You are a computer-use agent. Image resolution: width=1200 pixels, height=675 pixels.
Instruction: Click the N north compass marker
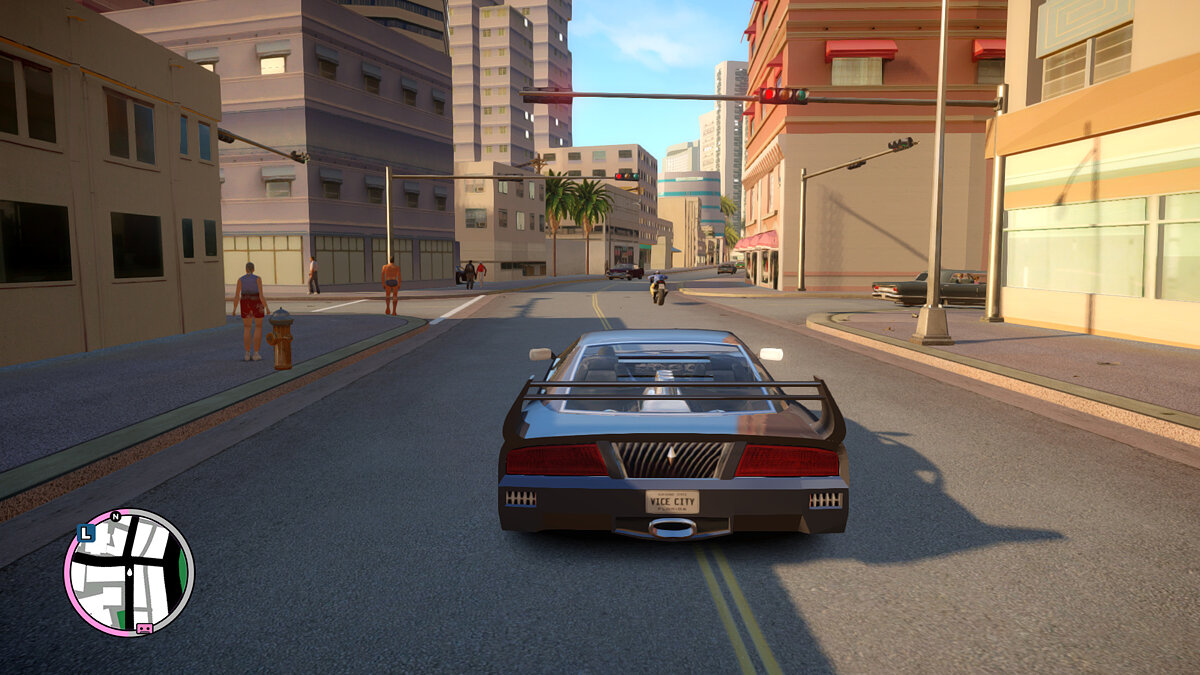(115, 517)
